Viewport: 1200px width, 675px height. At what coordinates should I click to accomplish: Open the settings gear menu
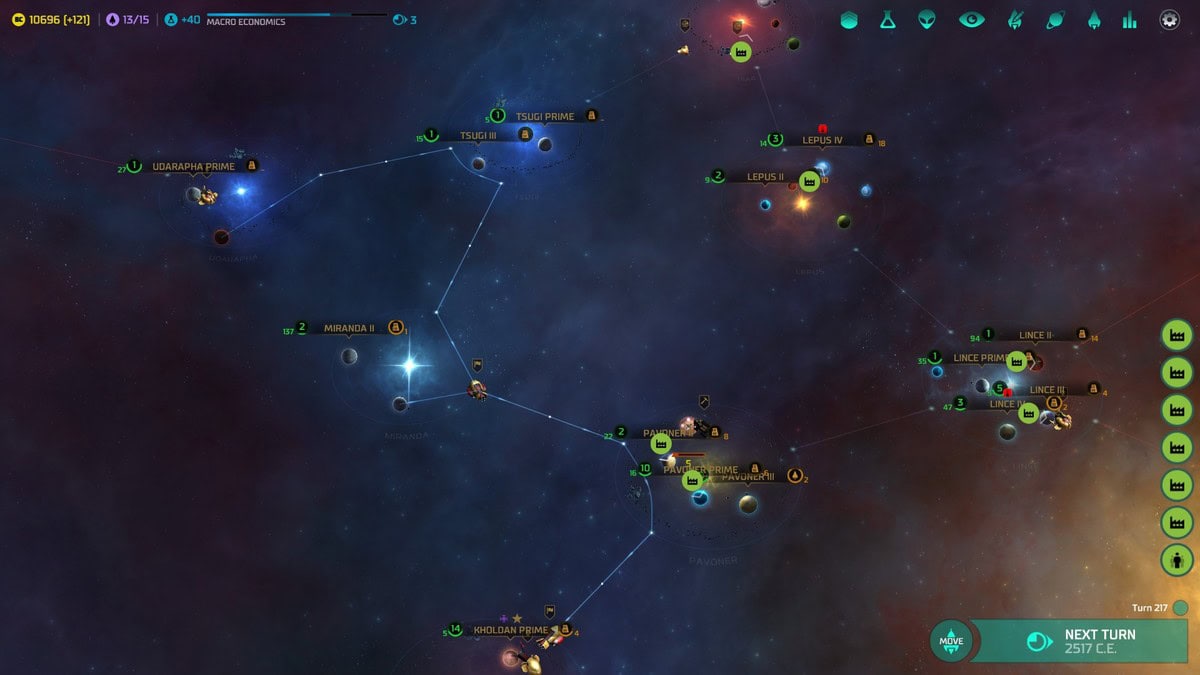1169,20
